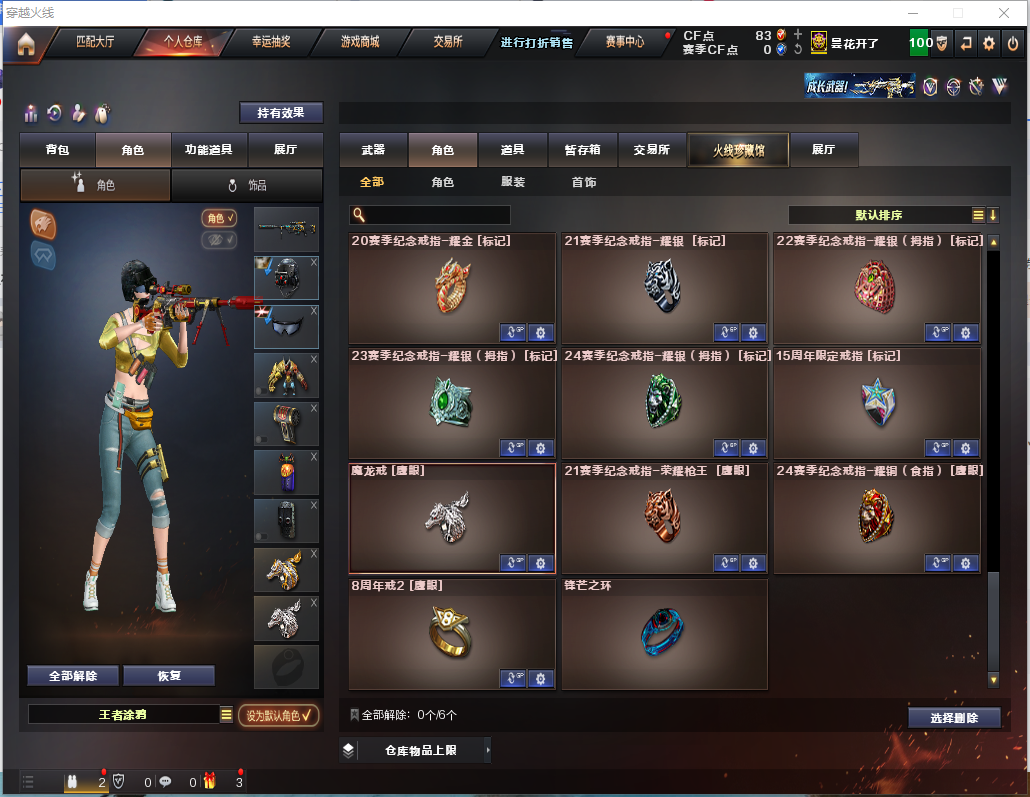Open the 幸运抽奖 lucky draw page

point(270,42)
